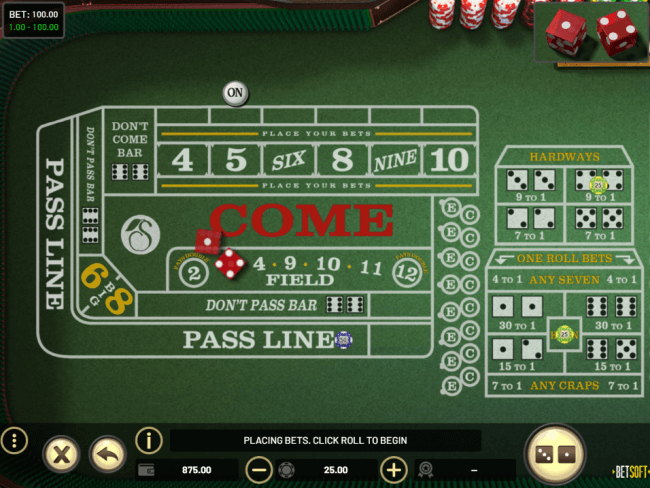The height and width of the screenshot is (488, 650).
Task: Clear all bets with the X button
Action: [61, 455]
